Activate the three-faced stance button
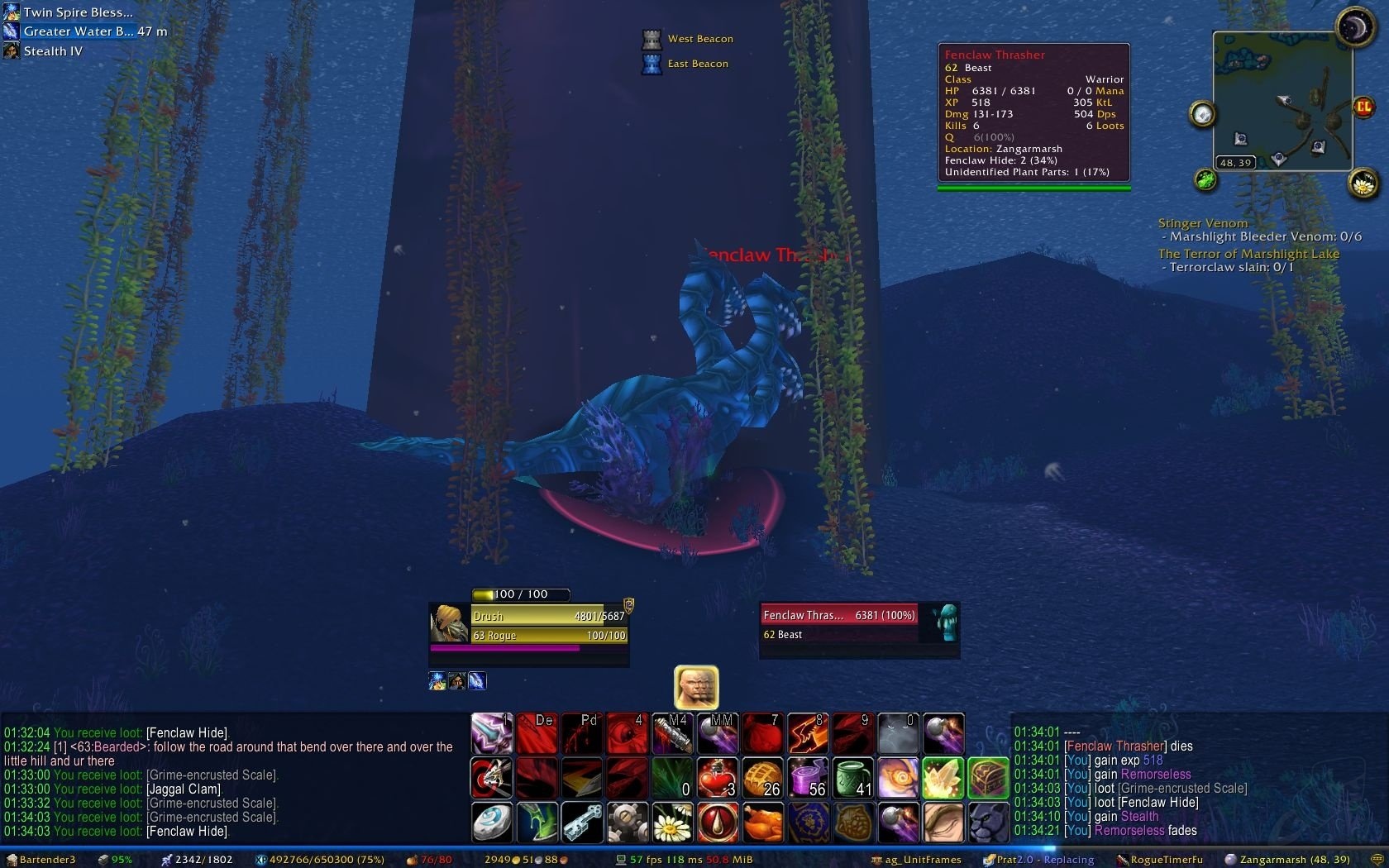This screenshot has width=1389, height=868. coord(696,687)
